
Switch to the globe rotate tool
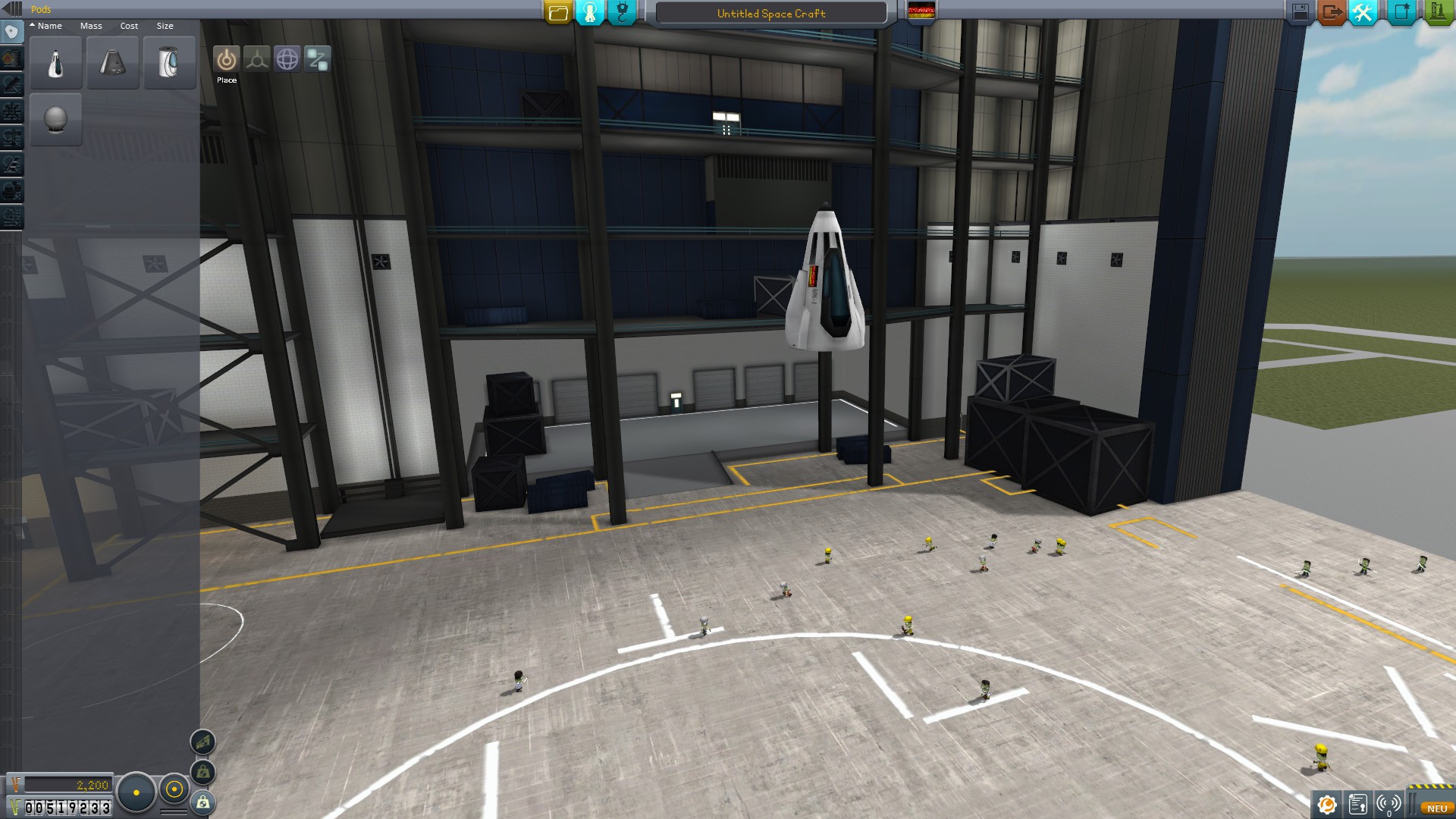click(287, 59)
